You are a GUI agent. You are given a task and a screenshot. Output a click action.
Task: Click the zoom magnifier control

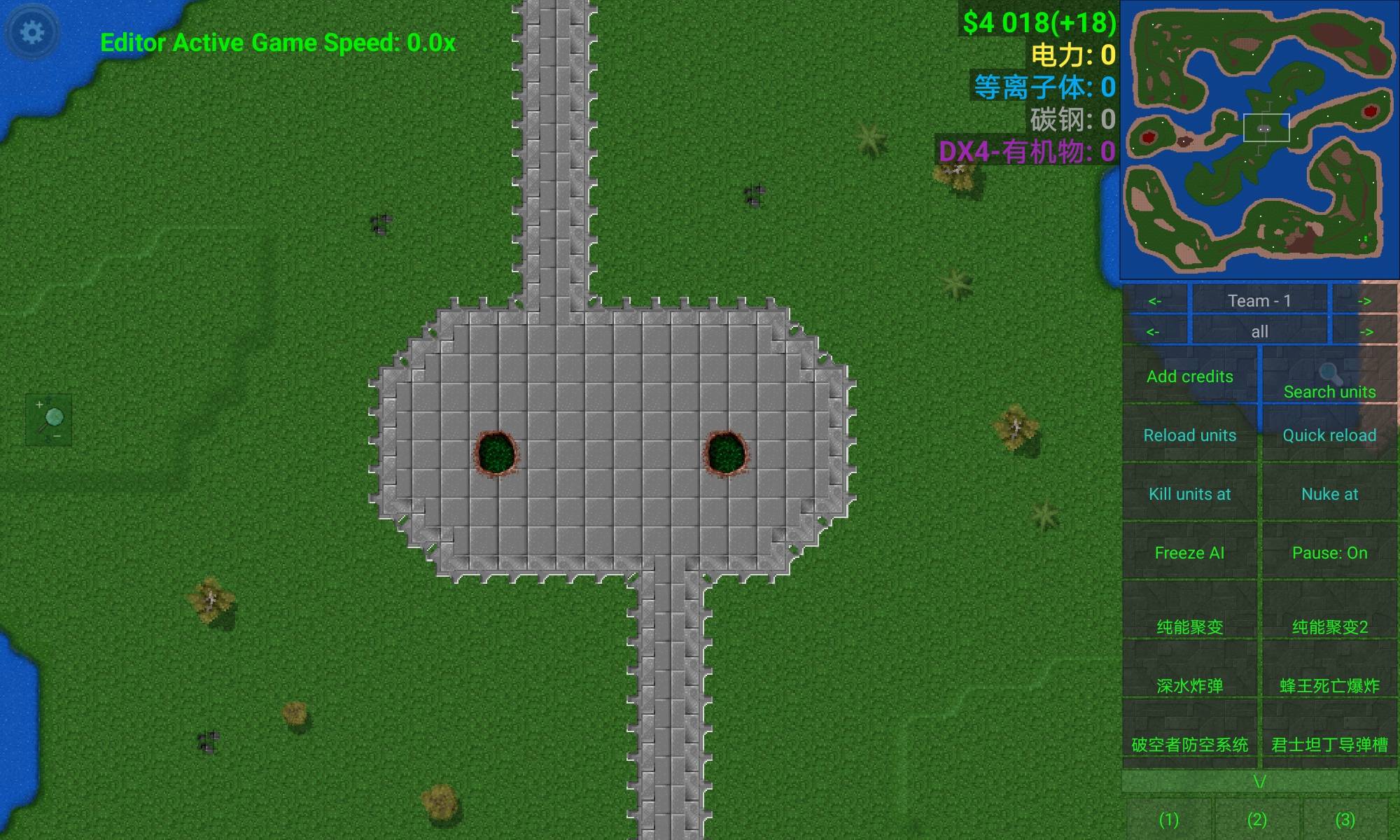(49, 420)
